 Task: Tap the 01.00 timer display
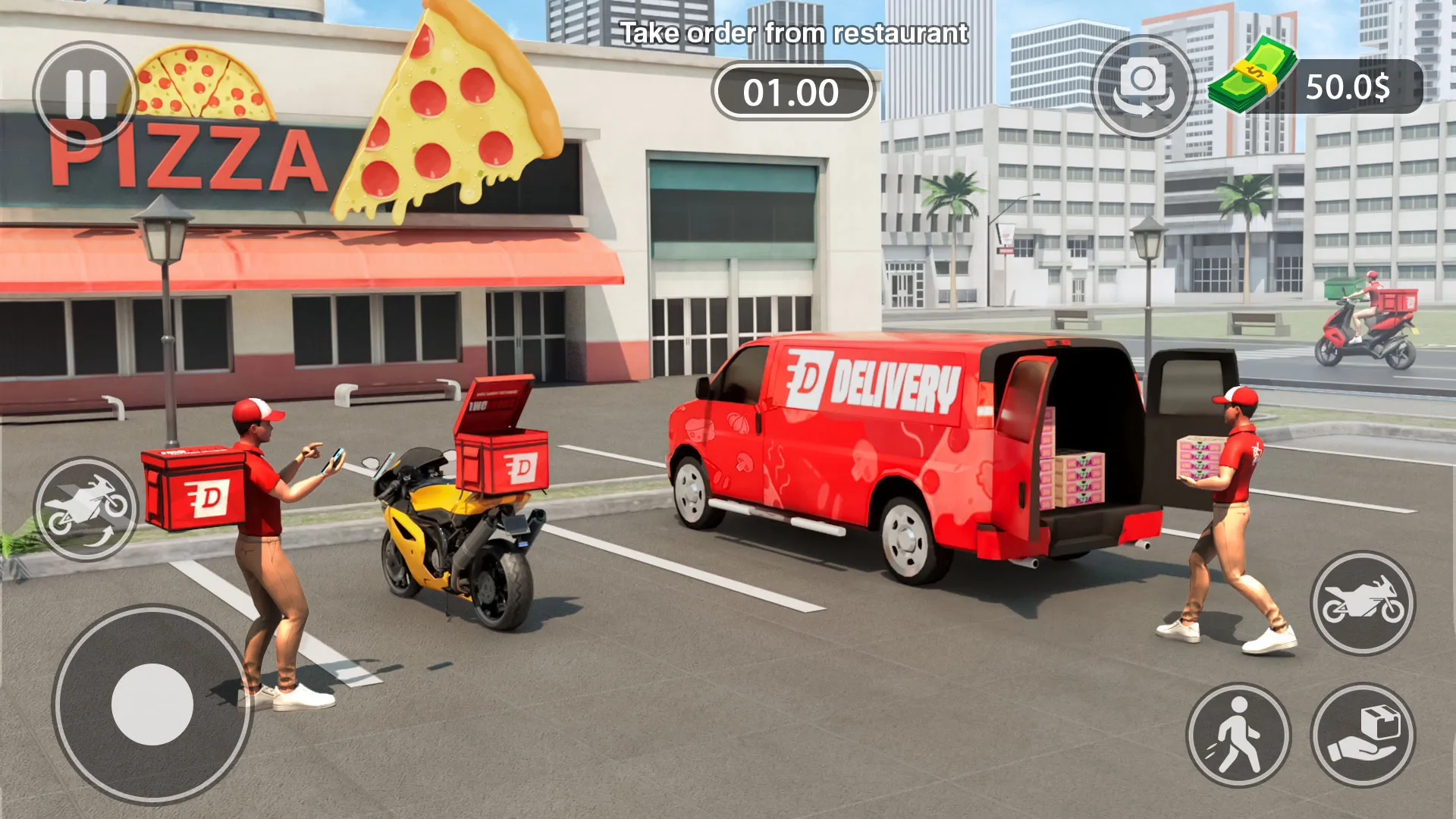(791, 91)
